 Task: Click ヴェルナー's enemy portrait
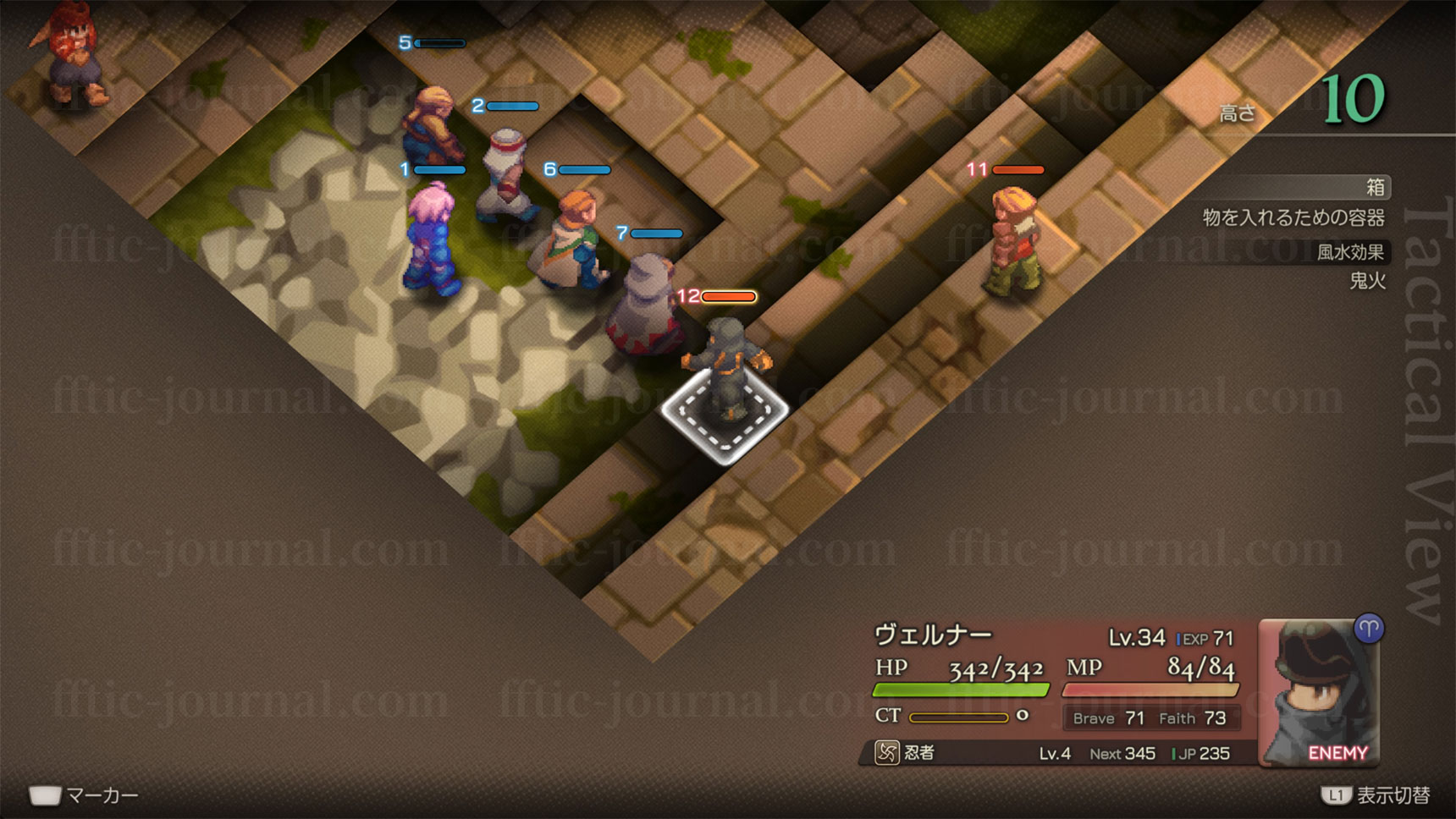[x=1317, y=694]
